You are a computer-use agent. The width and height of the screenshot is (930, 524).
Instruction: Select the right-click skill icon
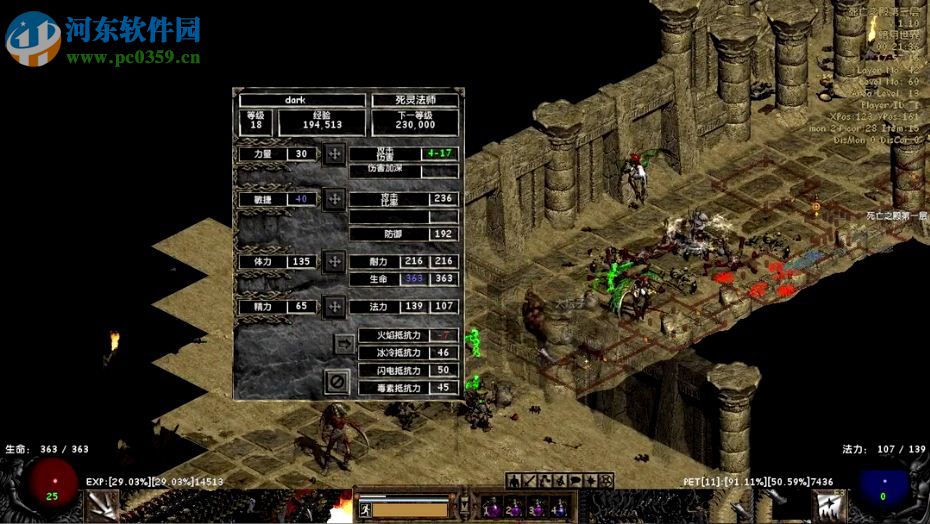[x=829, y=505]
